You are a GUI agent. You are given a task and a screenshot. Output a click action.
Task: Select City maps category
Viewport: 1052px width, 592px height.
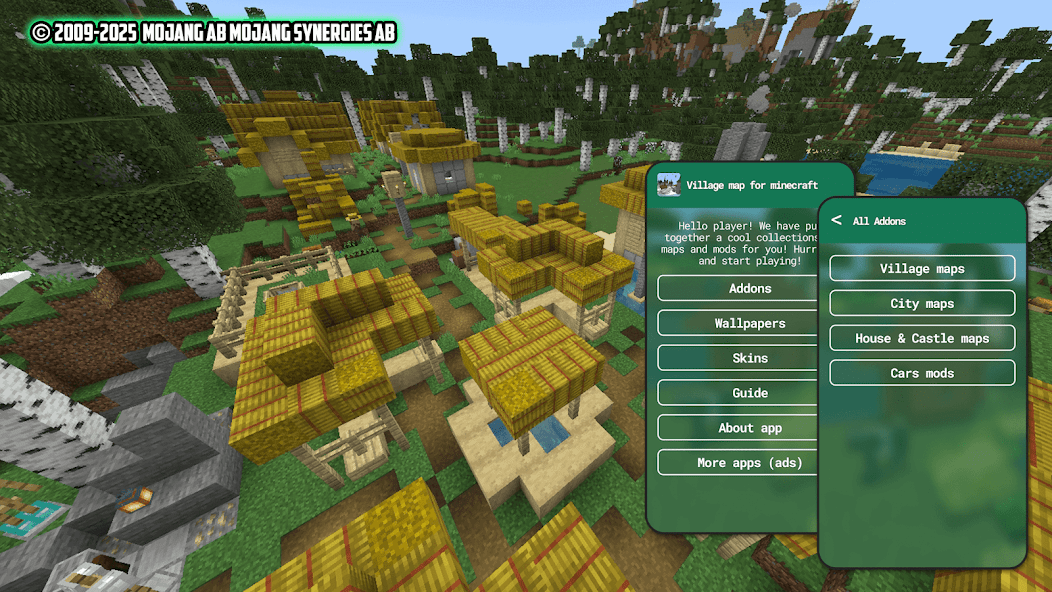point(922,303)
